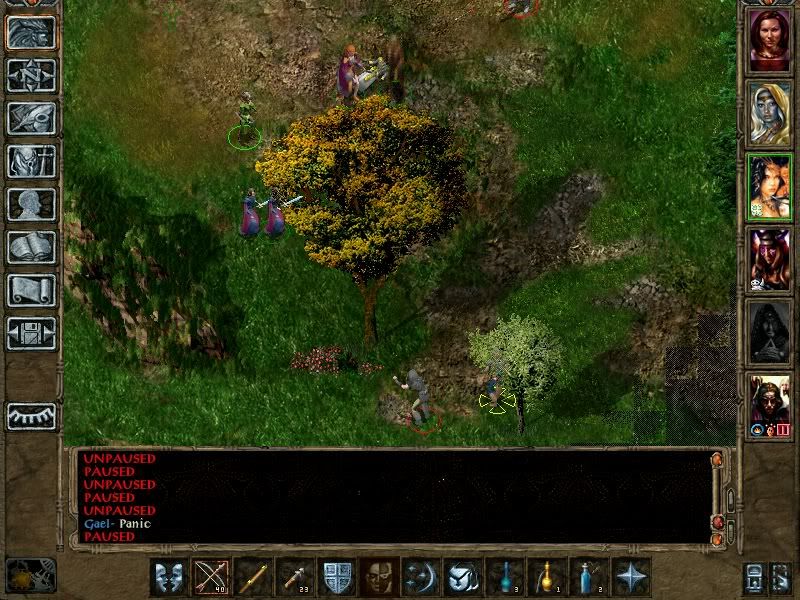
Task: Open the mage spellbook button
Action: pyautogui.click(x=31, y=247)
